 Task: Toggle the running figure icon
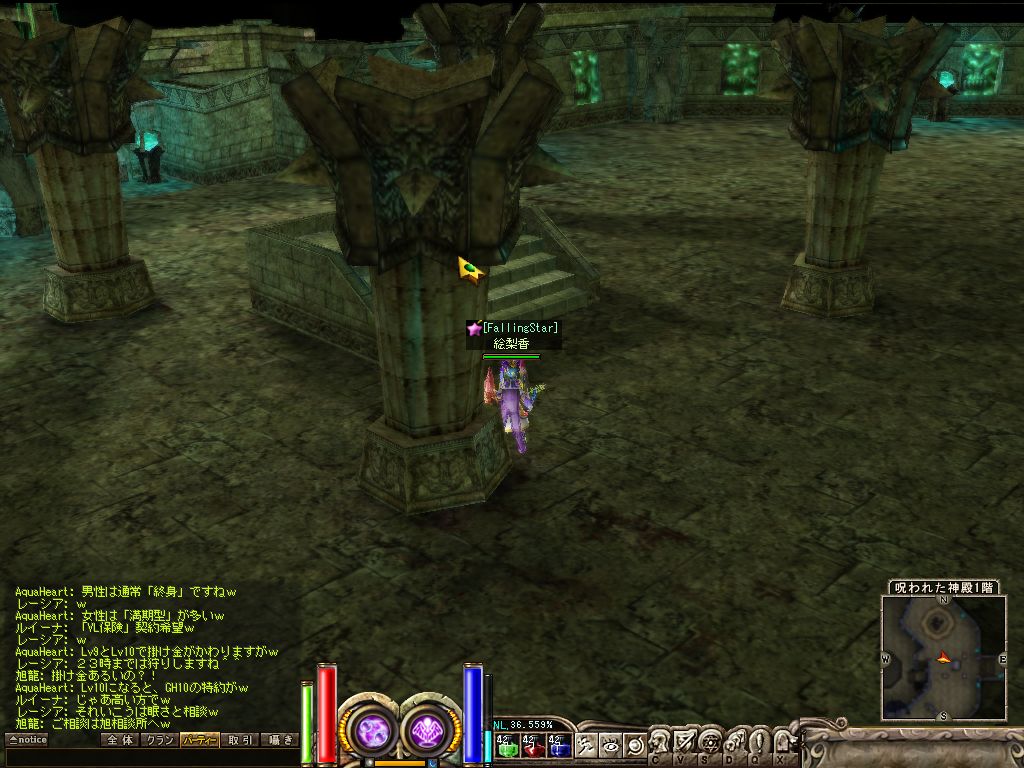(587, 744)
